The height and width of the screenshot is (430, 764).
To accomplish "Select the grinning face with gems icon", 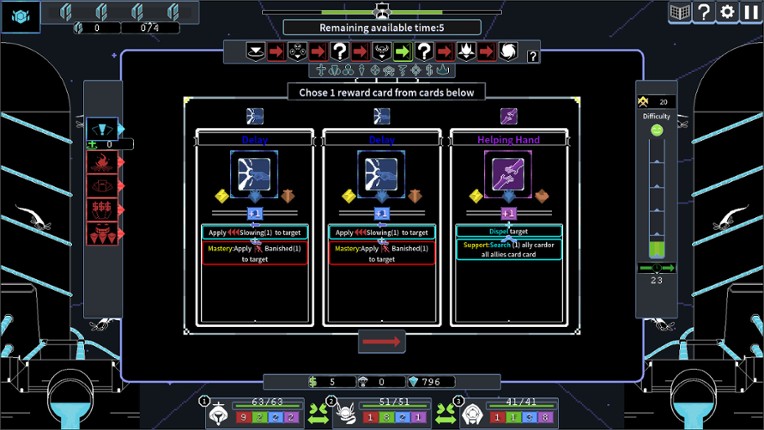I will pos(102,234).
